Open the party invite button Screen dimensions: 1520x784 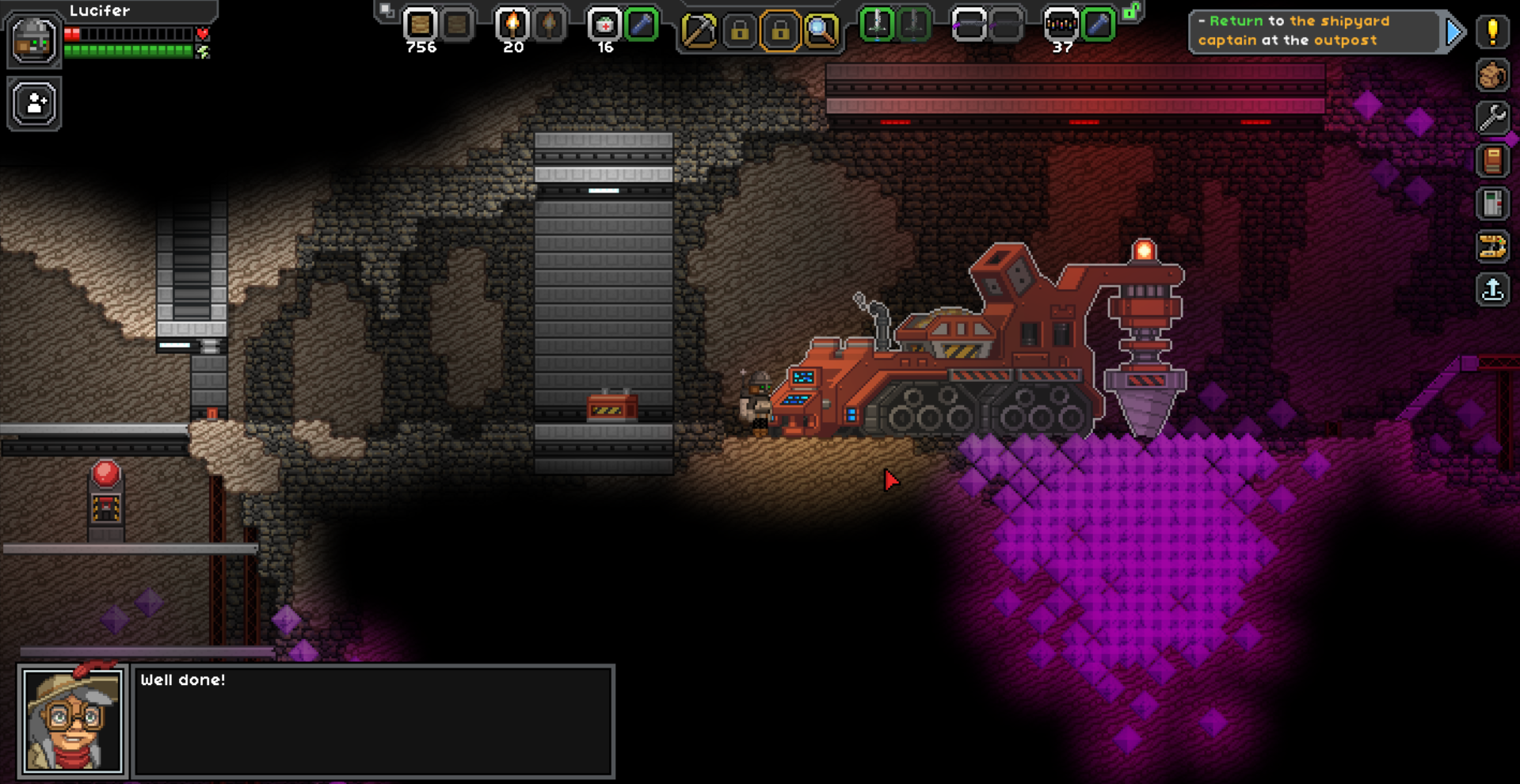pyautogui.click(x=34, y=104)
